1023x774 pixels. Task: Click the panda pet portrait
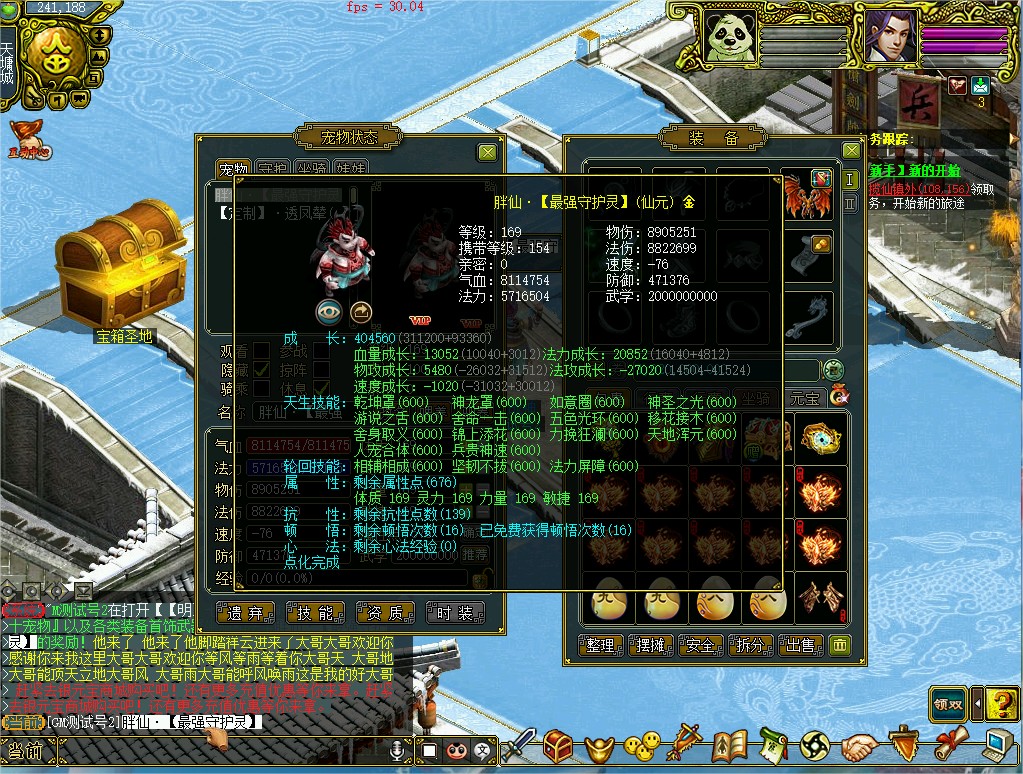pyautogui.click(x=730, y=37)
